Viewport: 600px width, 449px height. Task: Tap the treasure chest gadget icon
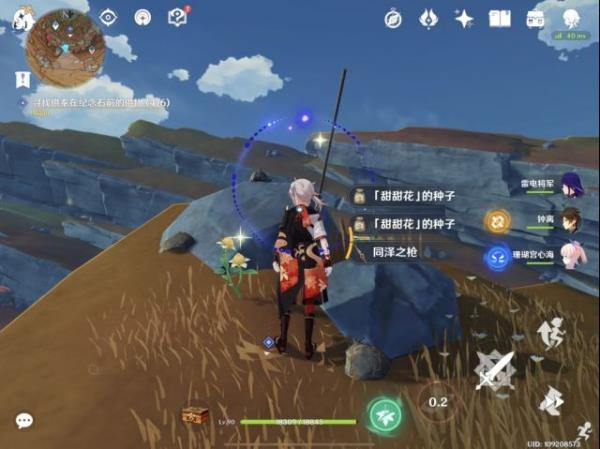point(195,414)
